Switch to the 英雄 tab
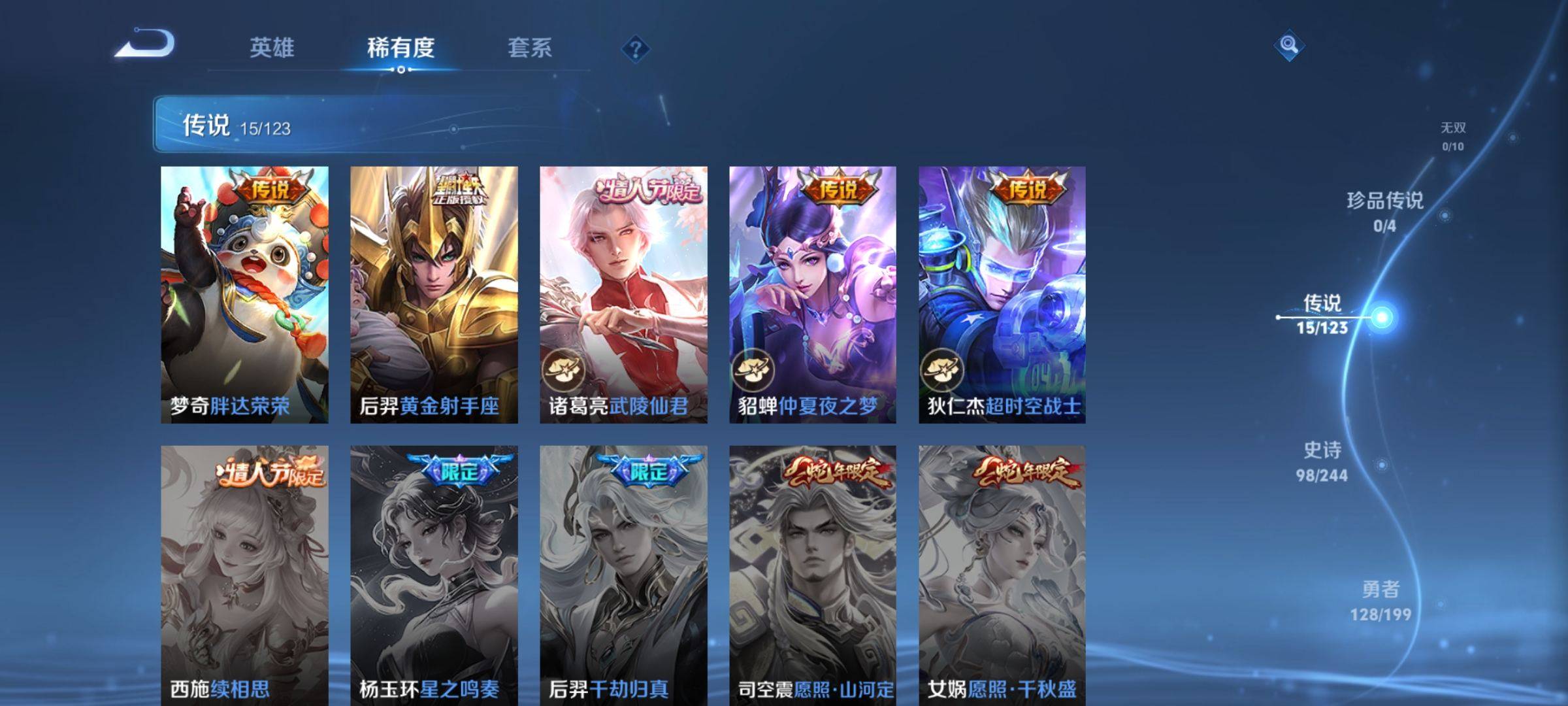The height and width of the screenshot is (706, 1568). [x=272, y=48]
